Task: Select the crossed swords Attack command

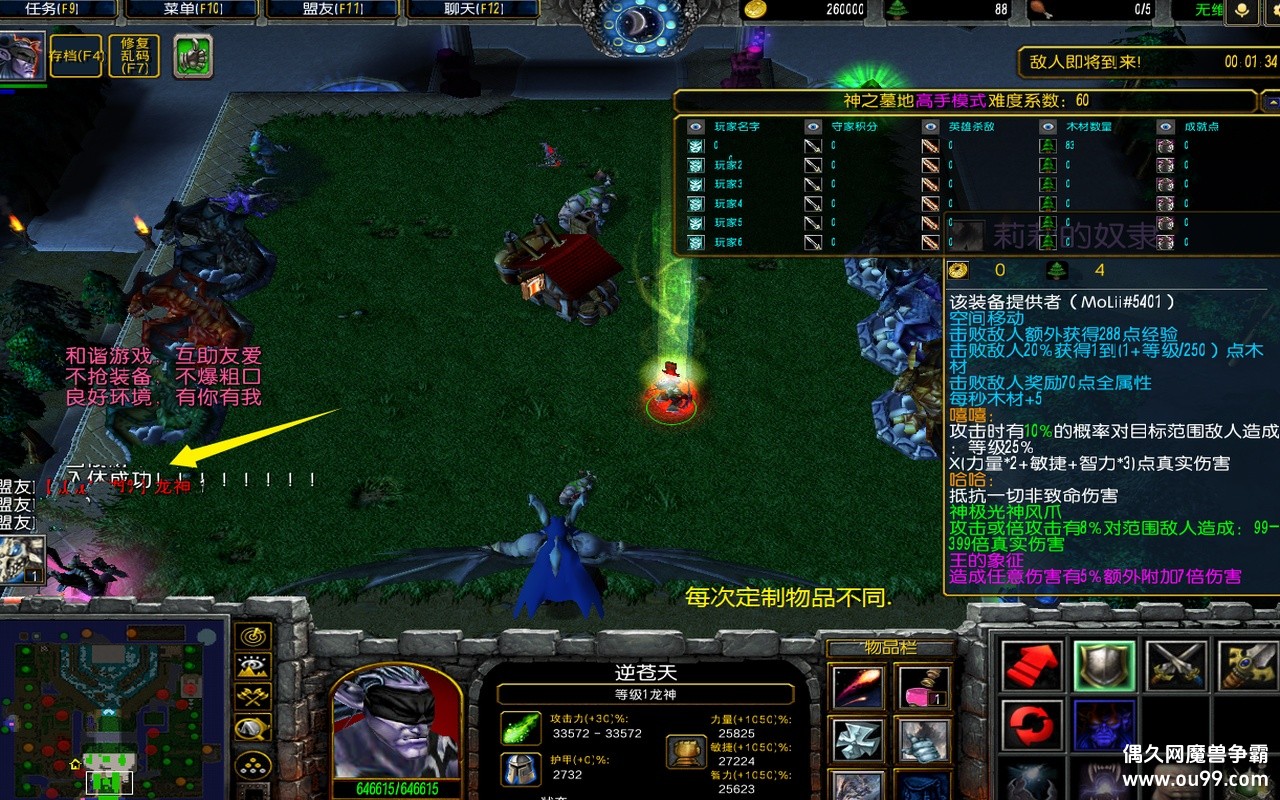Action: 1176,666
